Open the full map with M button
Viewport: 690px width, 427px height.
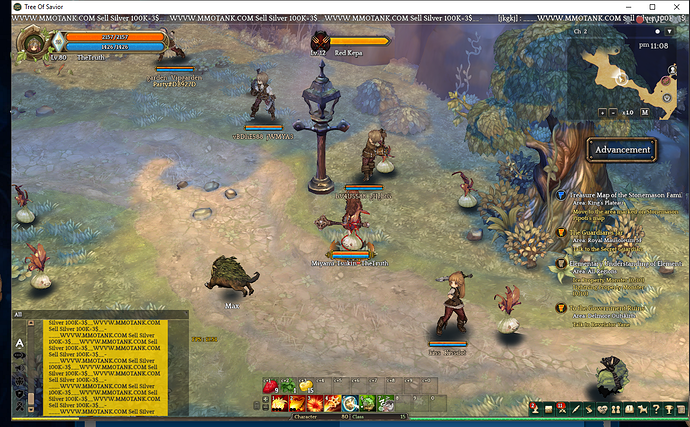click(x=645, y=113)
